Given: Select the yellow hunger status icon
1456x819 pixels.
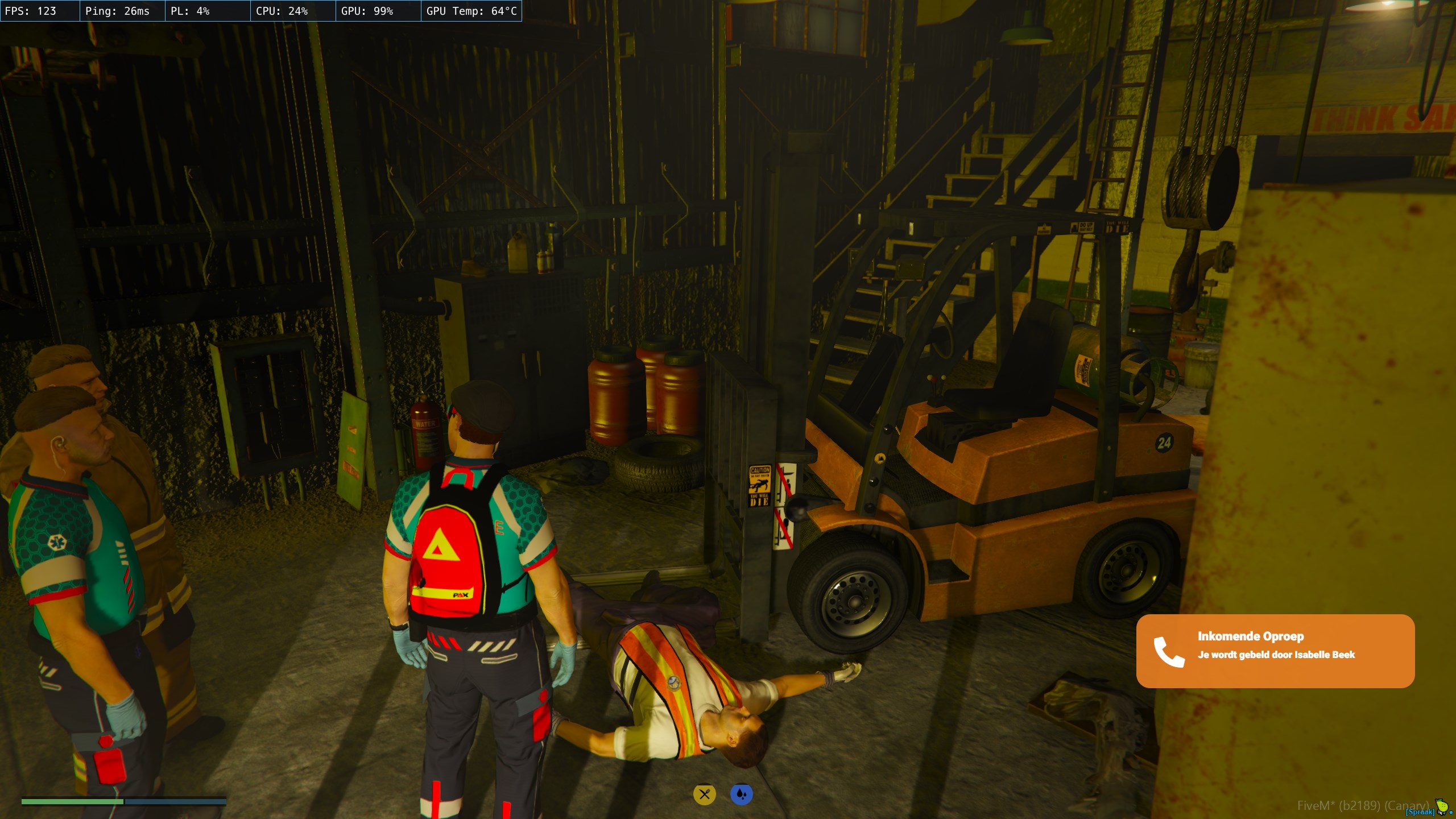Looking at the screenshot, I should pyautogui.click(x=704, y=794).
